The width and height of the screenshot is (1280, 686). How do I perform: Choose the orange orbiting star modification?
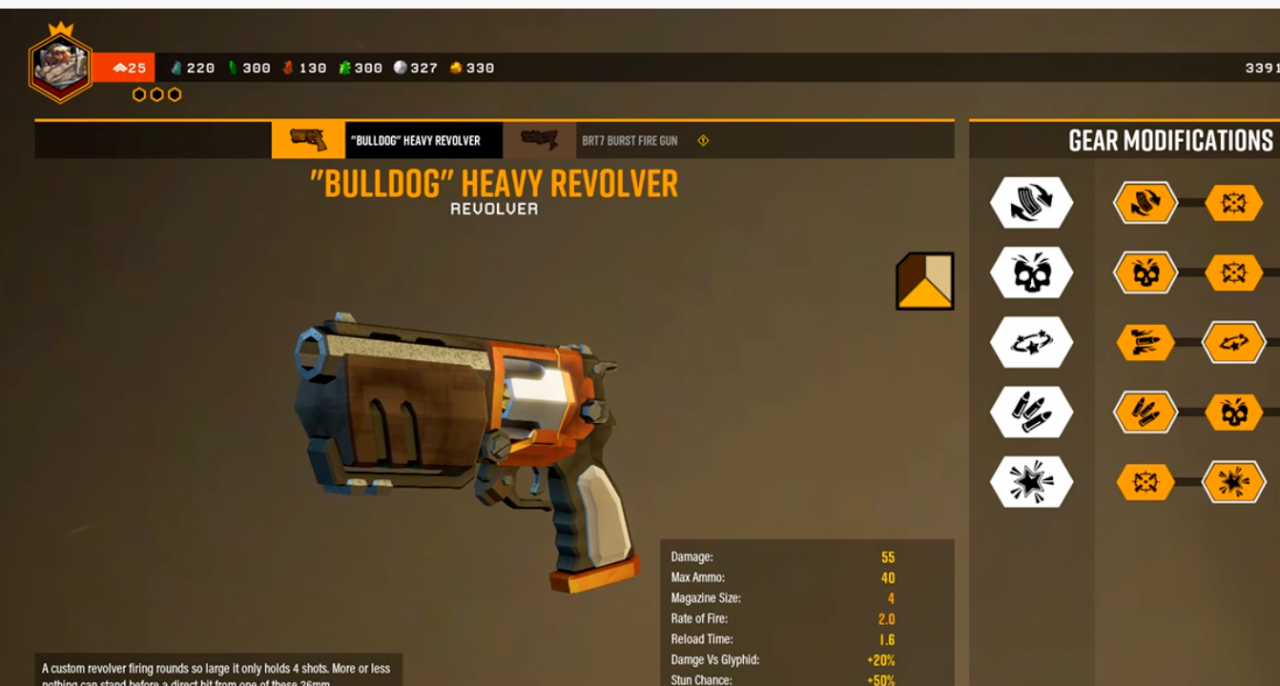[x=1233, y=343]
